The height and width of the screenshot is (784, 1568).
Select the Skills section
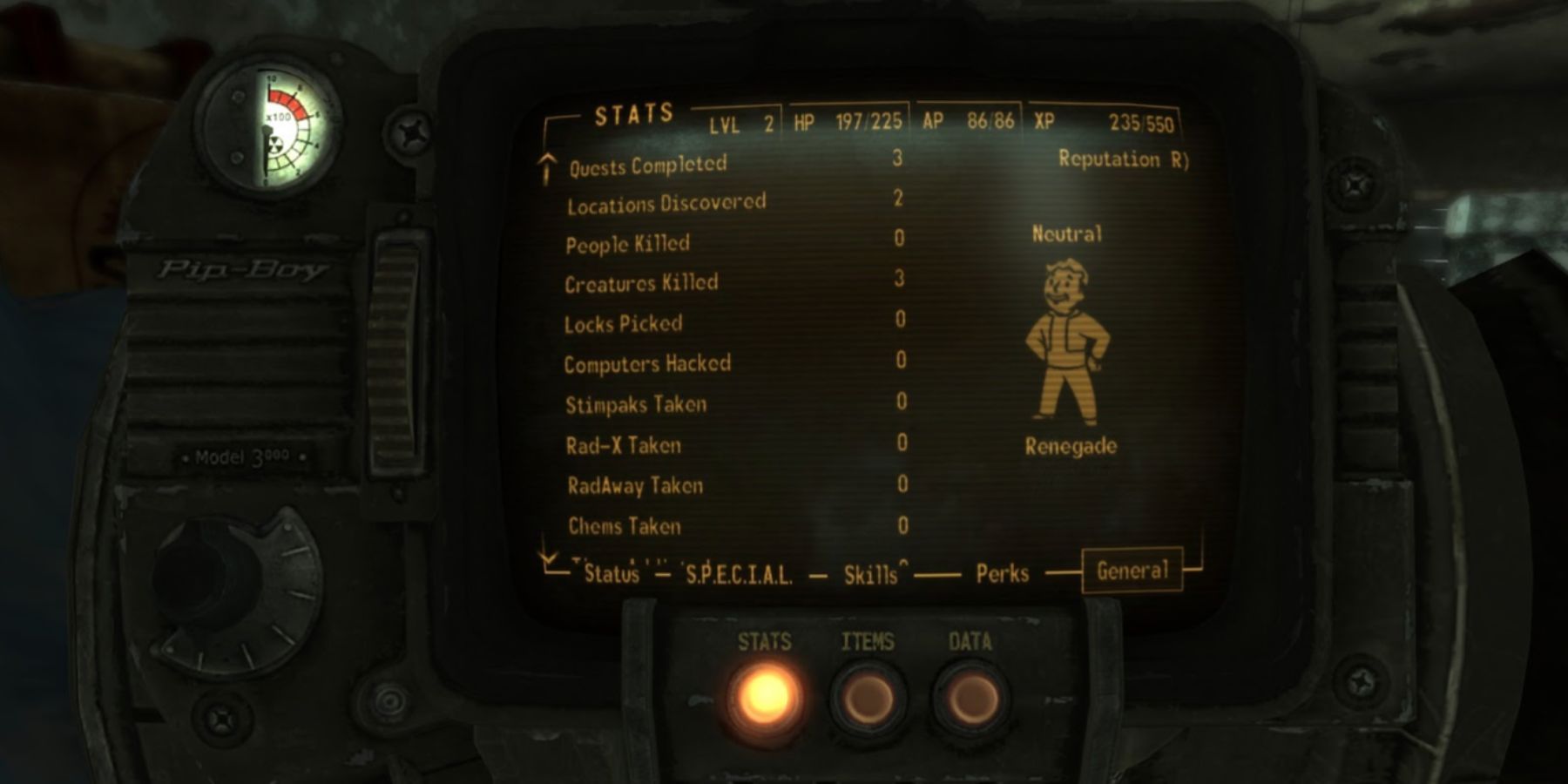coord(871,572)
